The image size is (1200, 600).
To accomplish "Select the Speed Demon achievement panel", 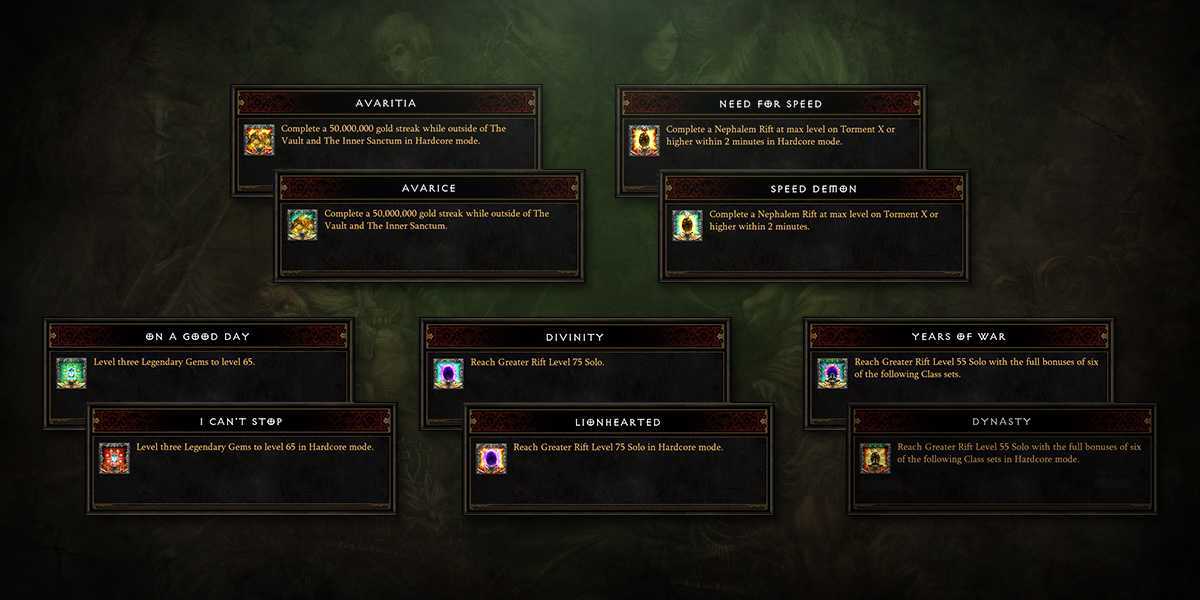I will point(813,188).
